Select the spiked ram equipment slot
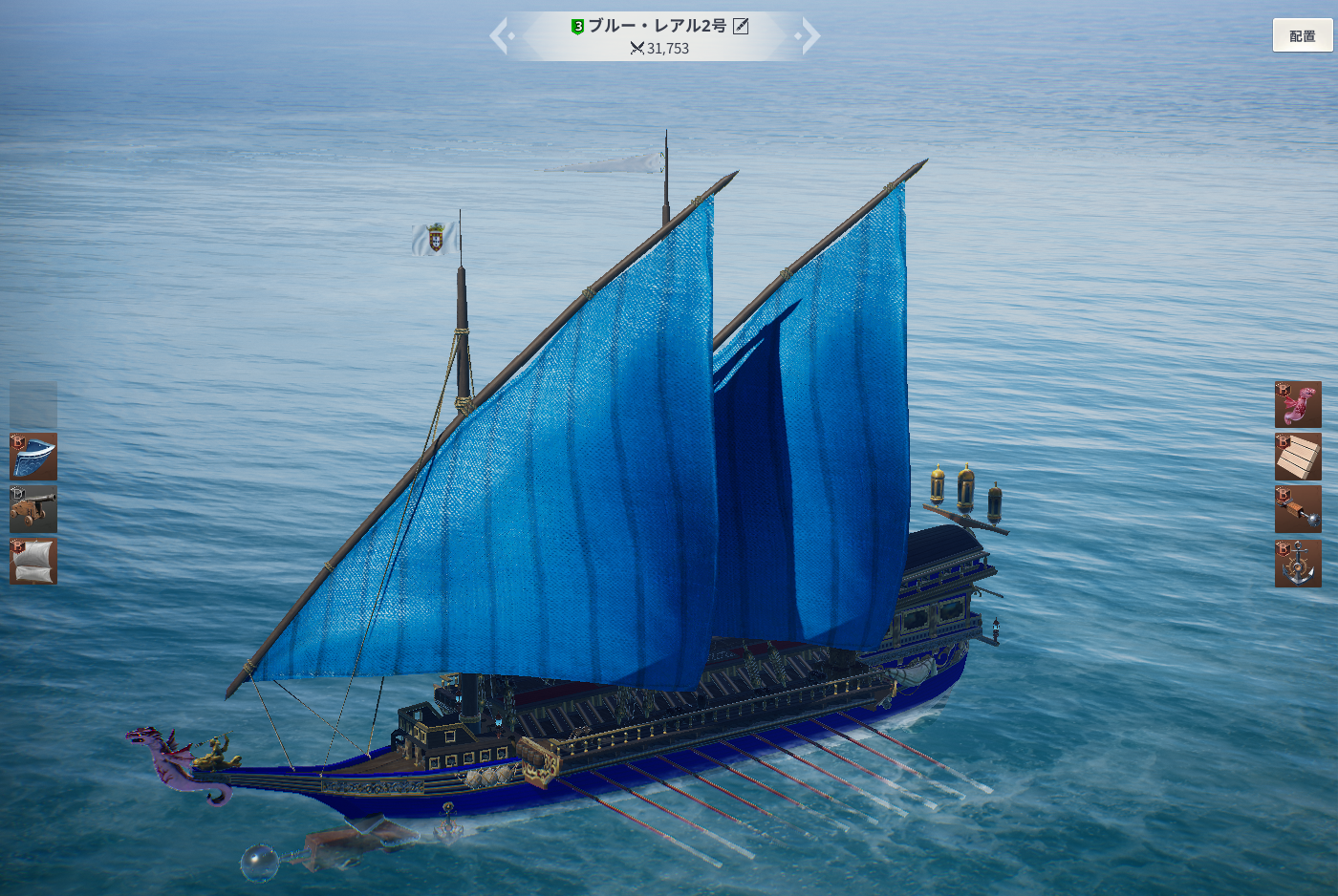This screenshot has height=896, width=1338. 1298,509
